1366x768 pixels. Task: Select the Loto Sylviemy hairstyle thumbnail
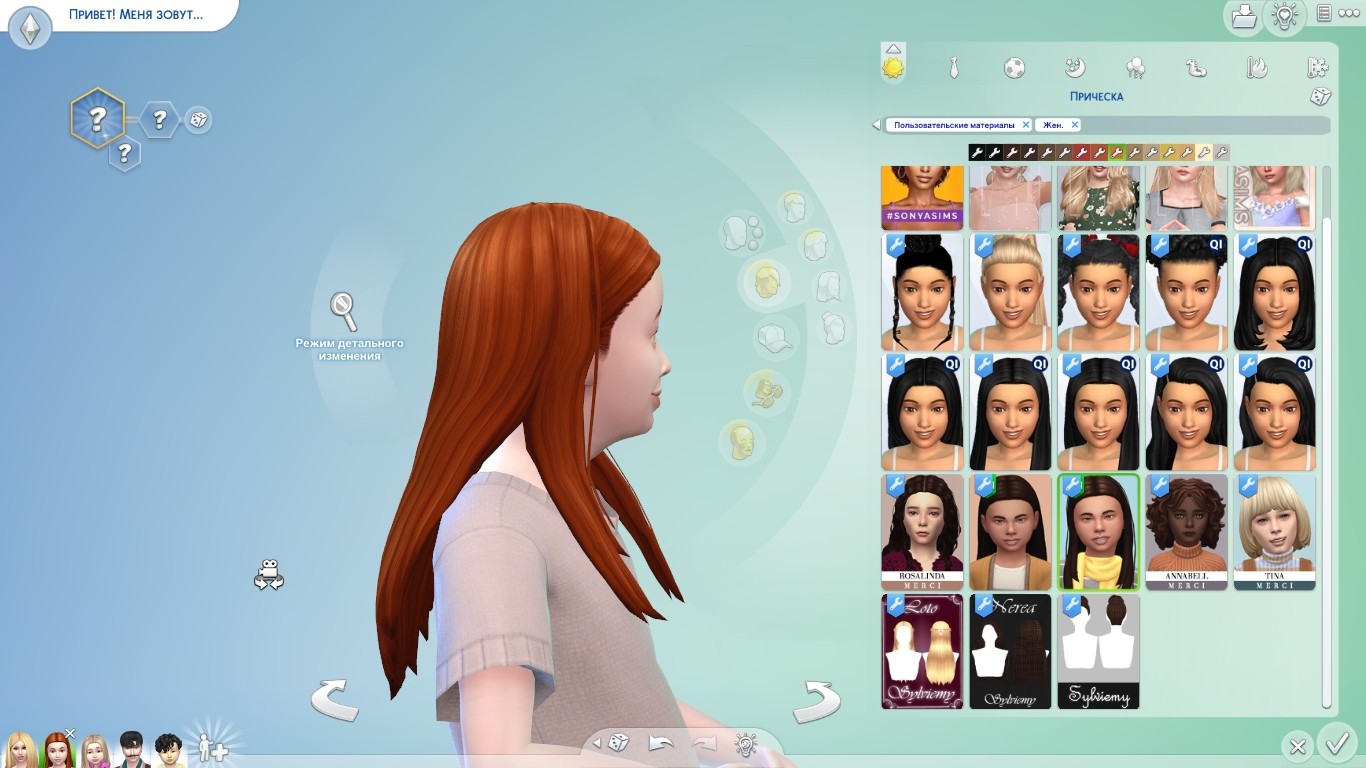(x=922, y=651)
